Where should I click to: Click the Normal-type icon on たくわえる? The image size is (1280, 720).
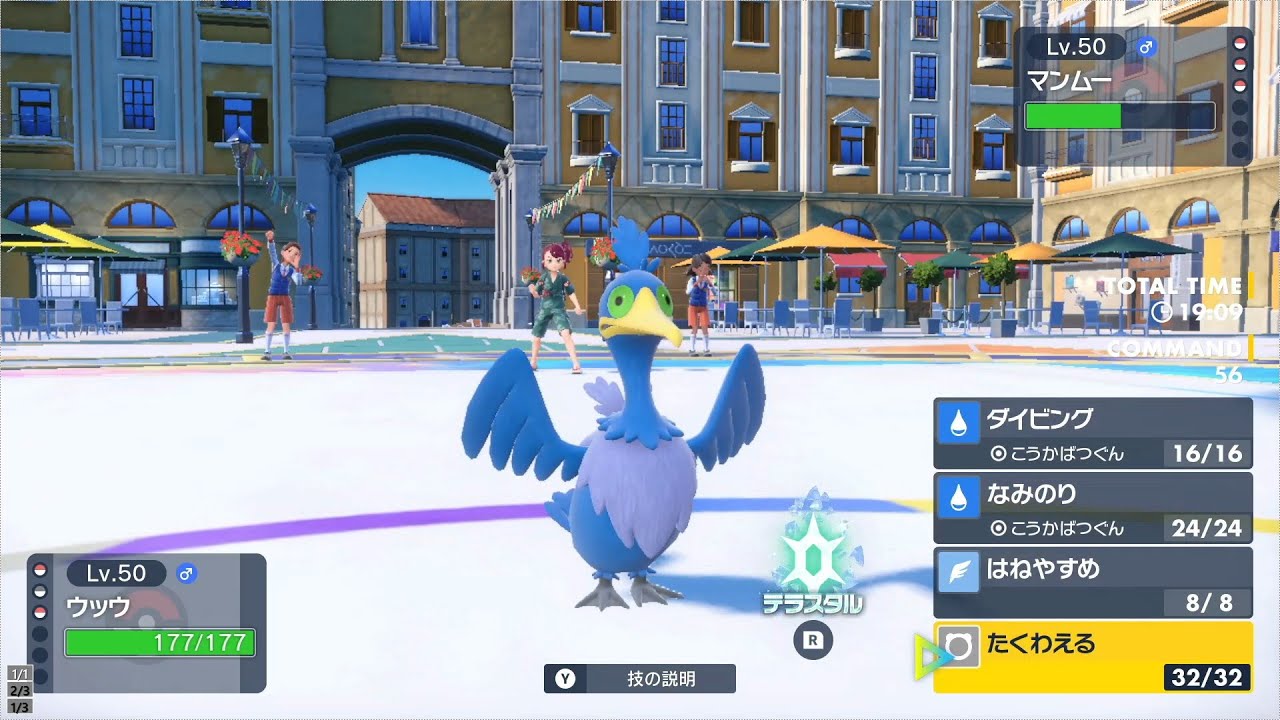[x=958, y=646]
